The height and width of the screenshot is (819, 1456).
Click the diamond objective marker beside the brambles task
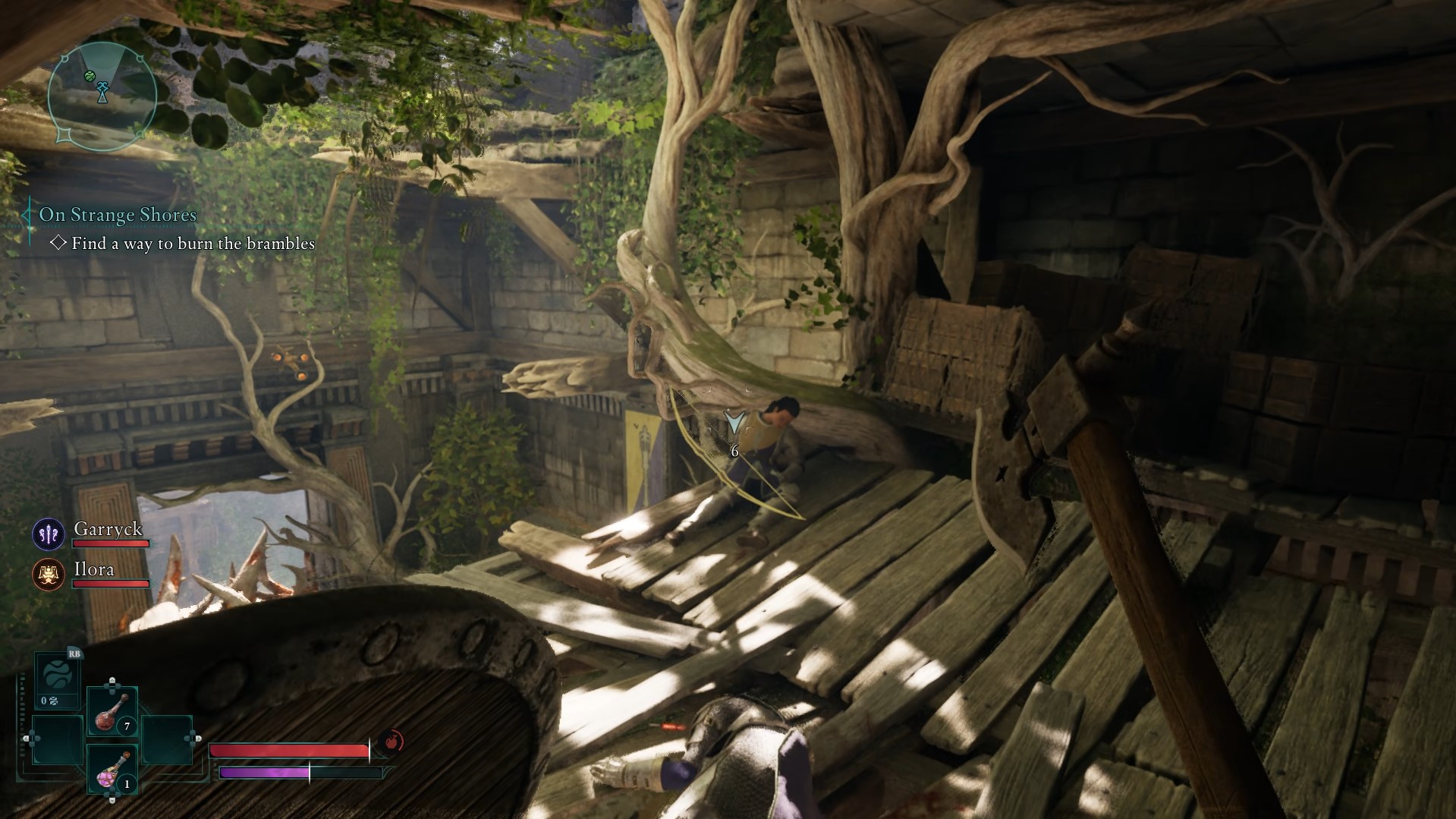(59, 244)
